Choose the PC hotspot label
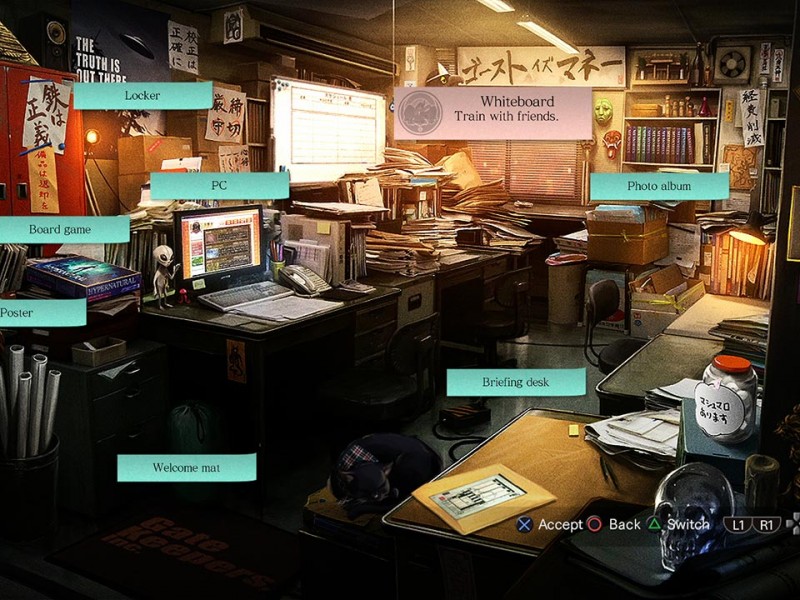 [220, 186]
